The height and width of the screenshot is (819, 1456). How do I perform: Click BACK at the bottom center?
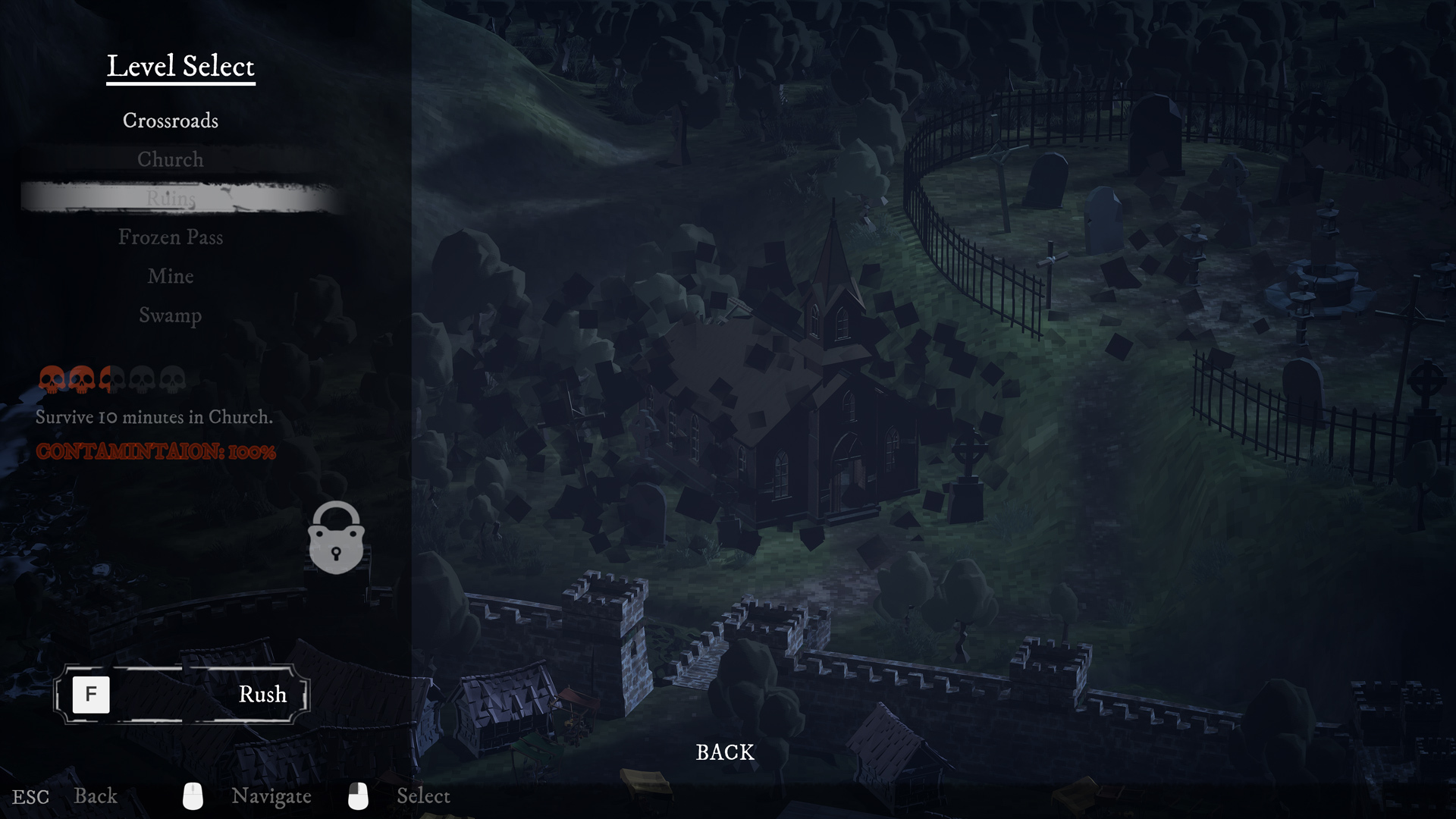pyautogui.click(x=724, y=752)
